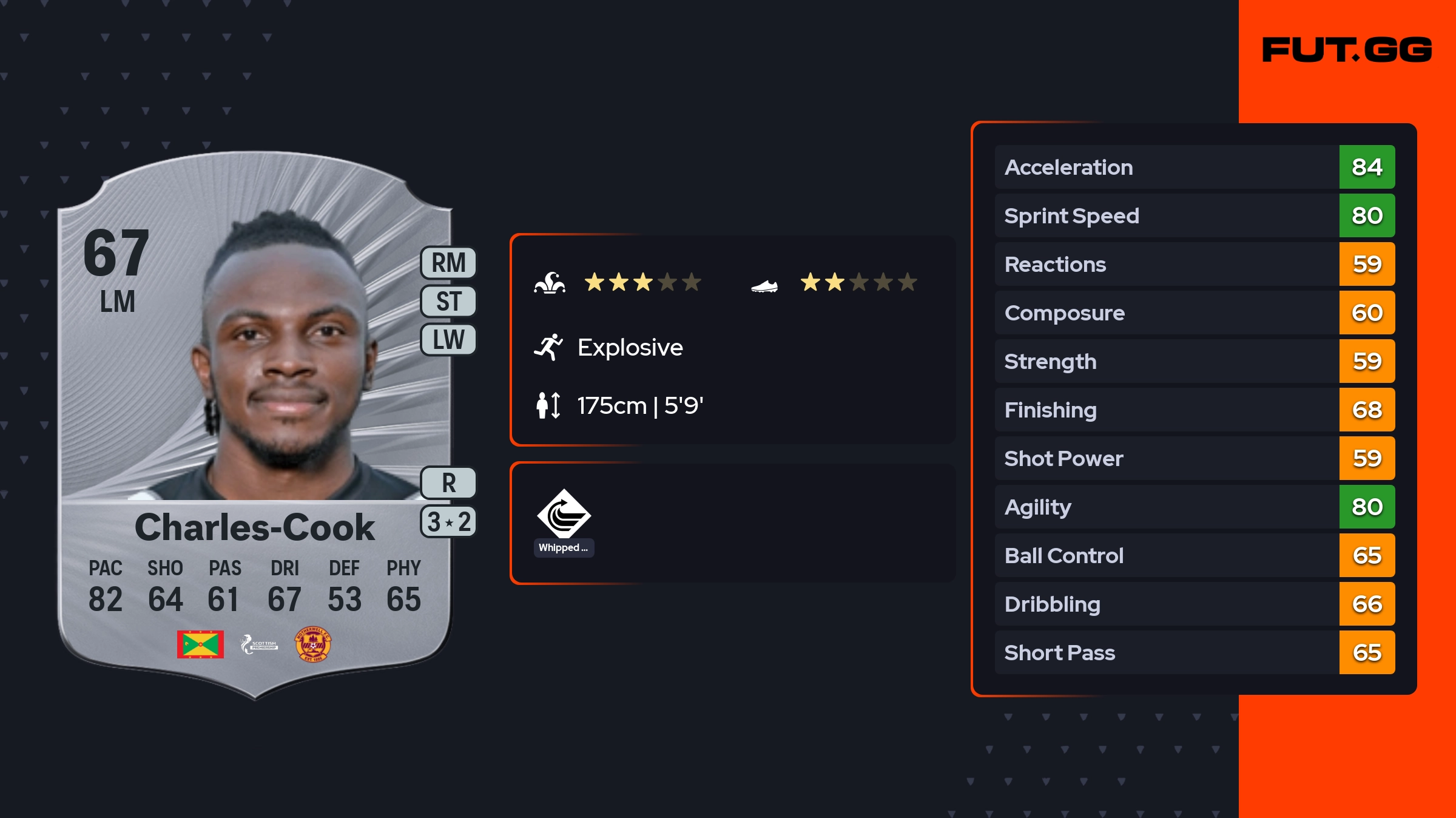This screenshot has height=818, width=1456.
Task: Click the Scottish Premiership league logo
Action: [x=259, y=644]
